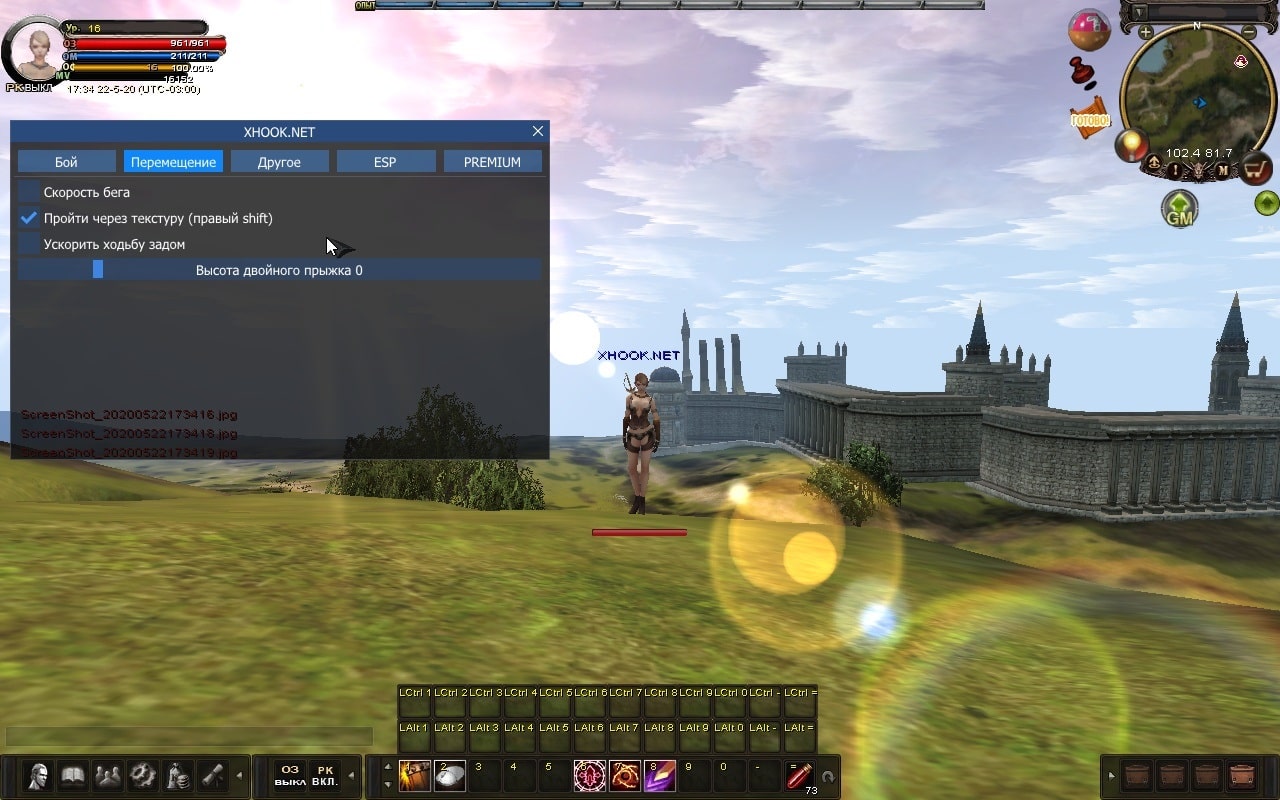Open the character head menu icon
The image size is (1280, 800).
click(x=39, y=776)
